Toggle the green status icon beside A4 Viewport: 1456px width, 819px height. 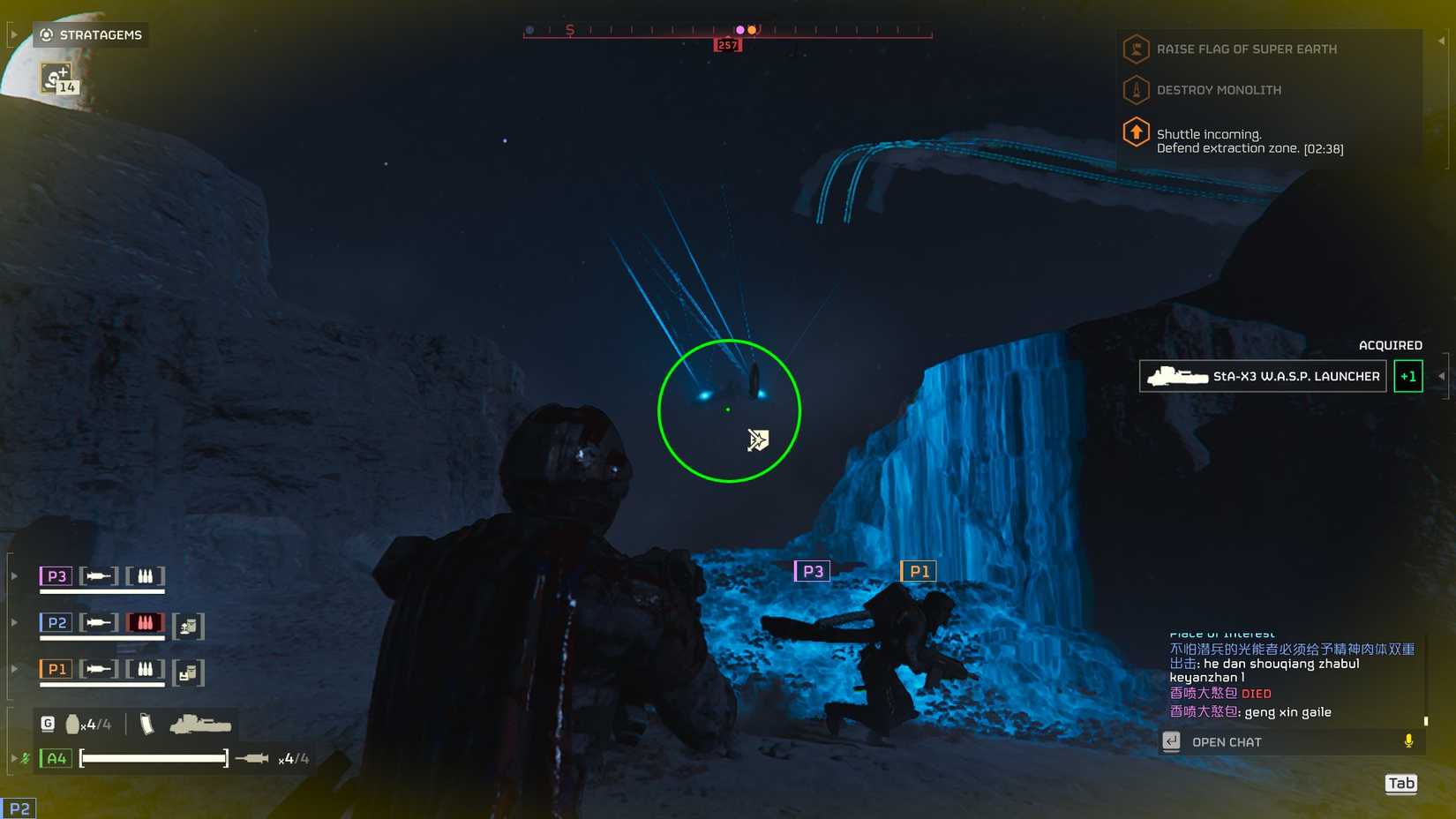tap(26, 757)
